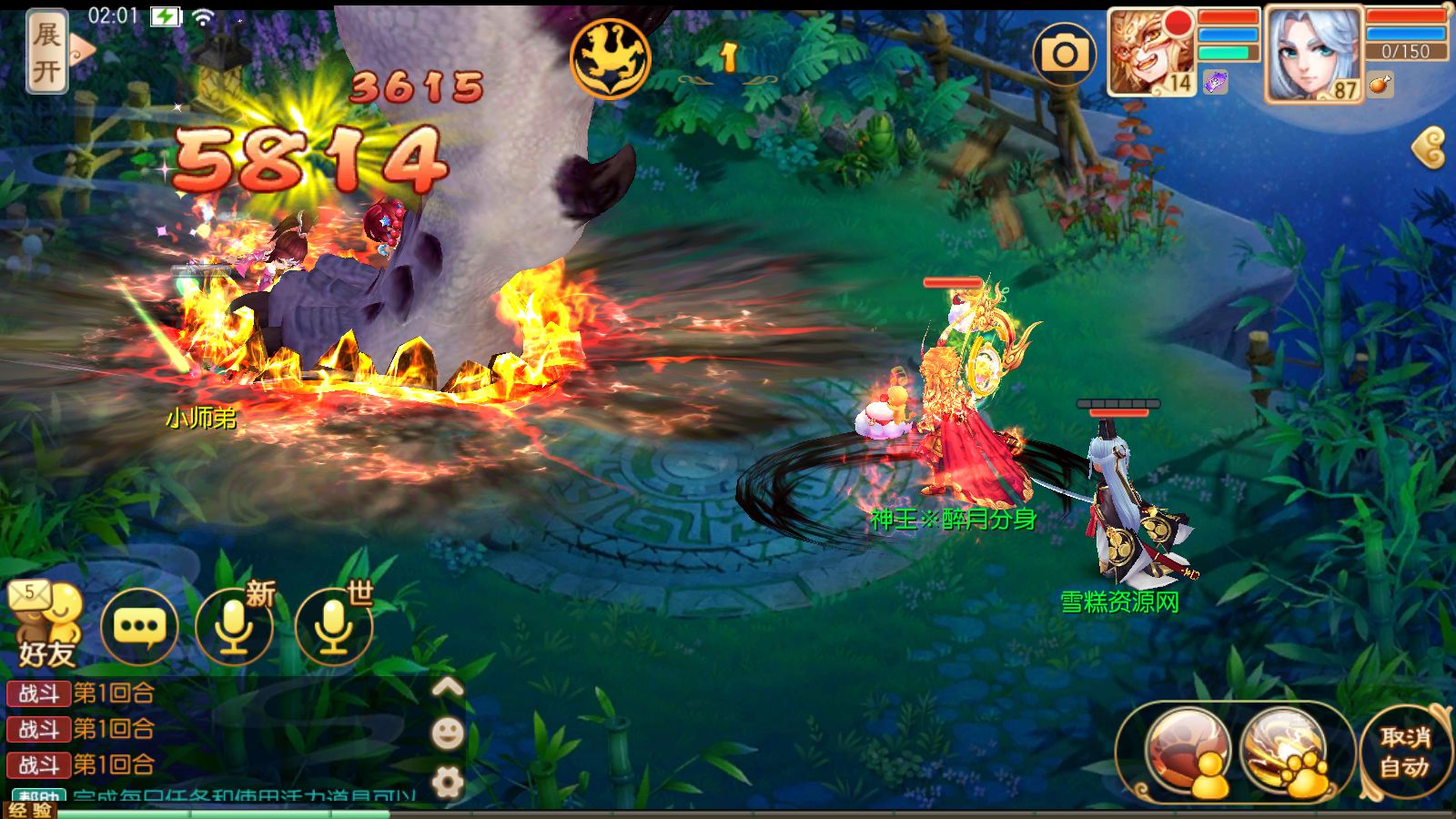Activate the 新 voice microphone button
Screen dimensions: 1456x819
pos(235,626)
